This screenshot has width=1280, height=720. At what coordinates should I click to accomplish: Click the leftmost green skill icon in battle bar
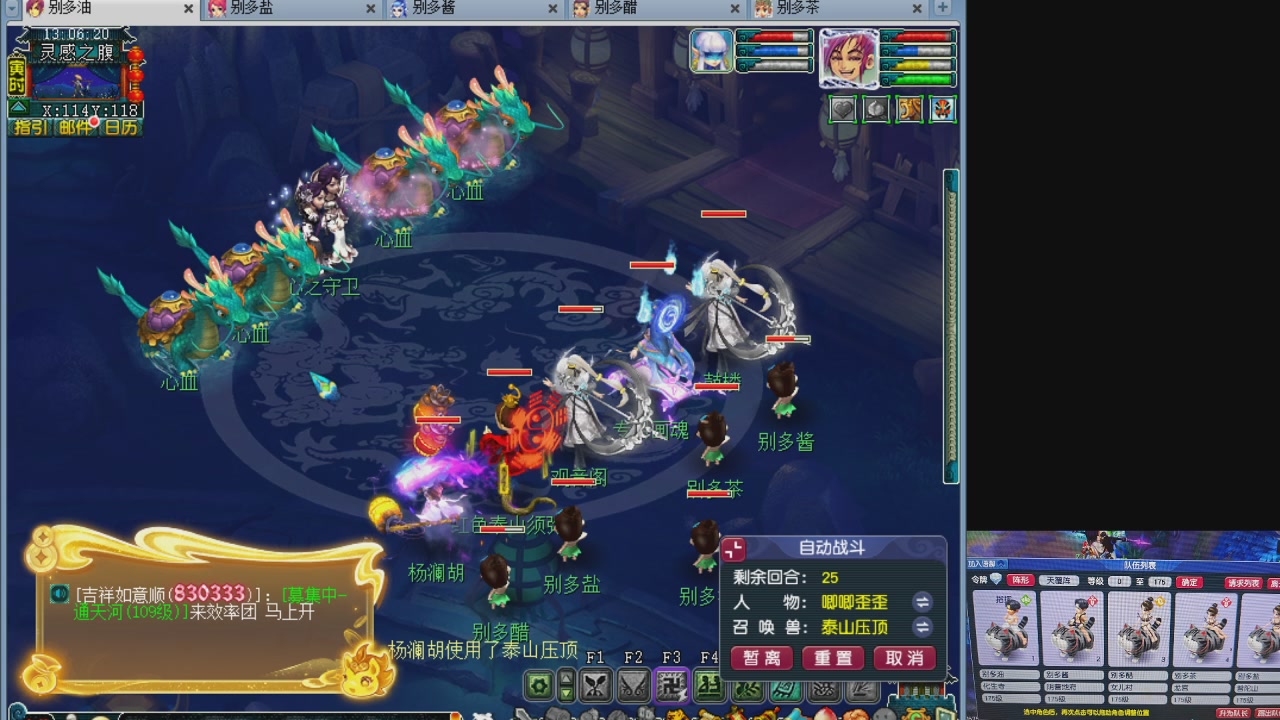[708, 687]
